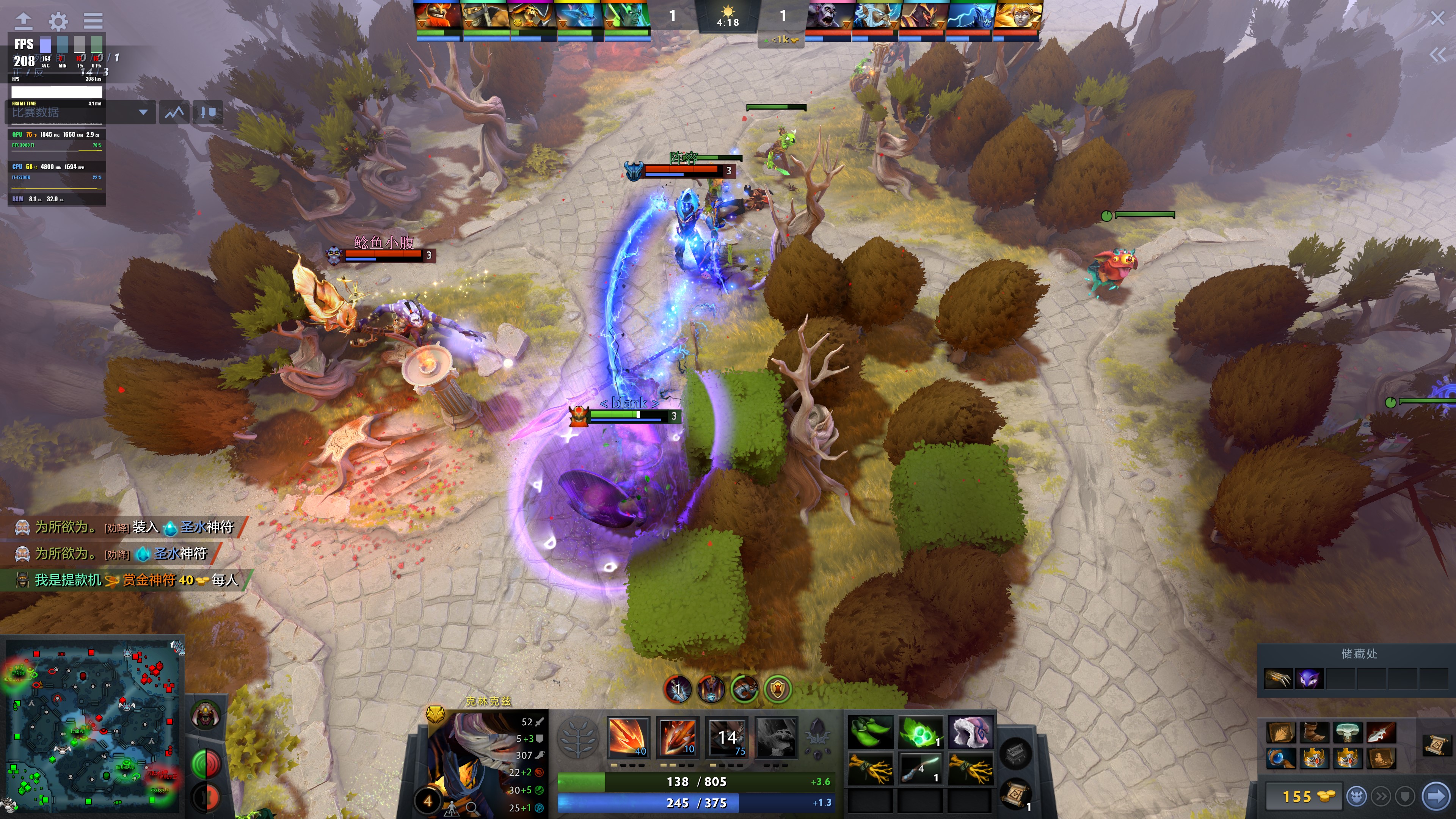Deliver items with the courier arrow button
This screenshot has height=819, width=1456.
[x=1436, y=796]
